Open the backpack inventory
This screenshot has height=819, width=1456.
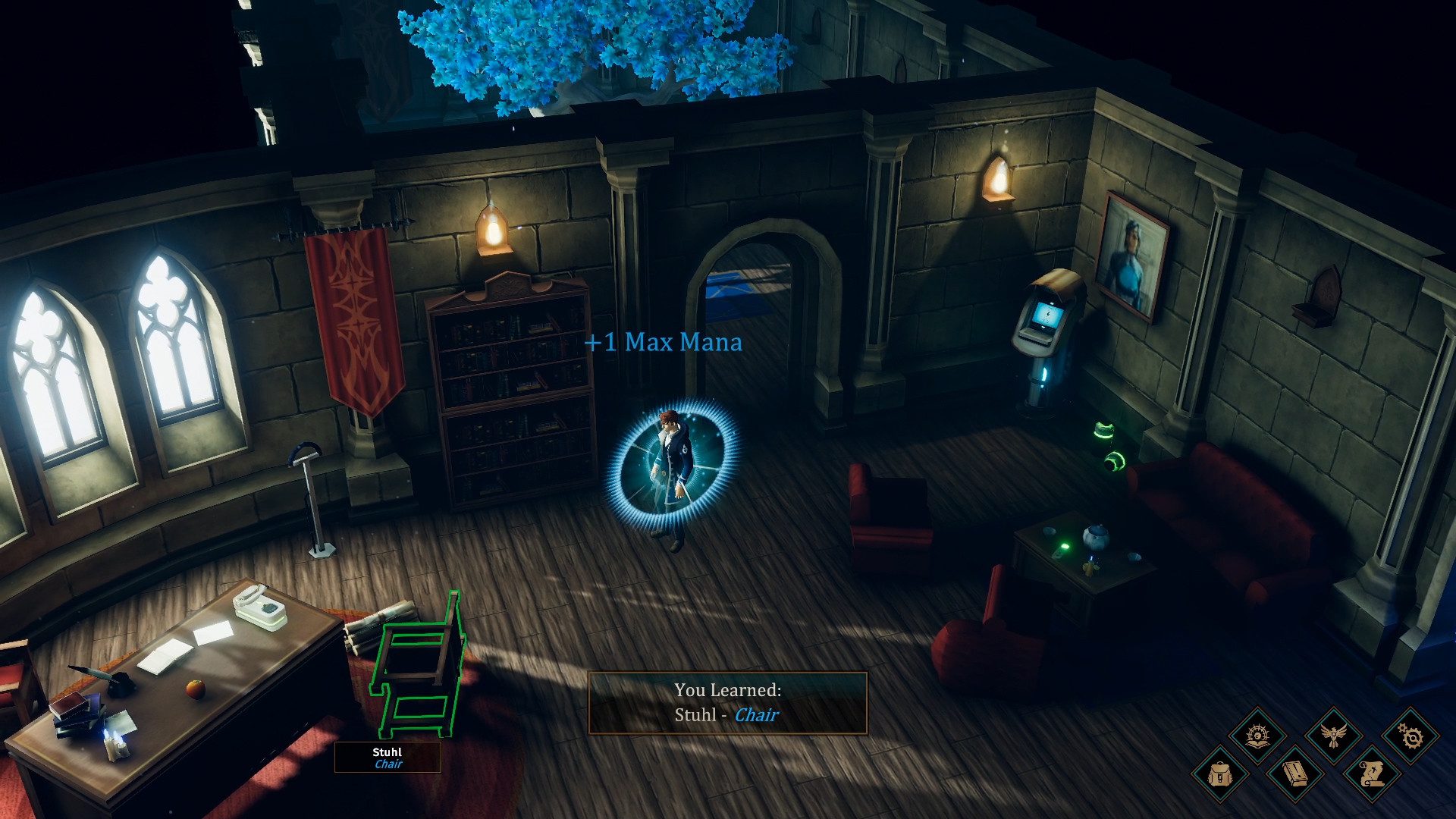[x=1220, y=775]
